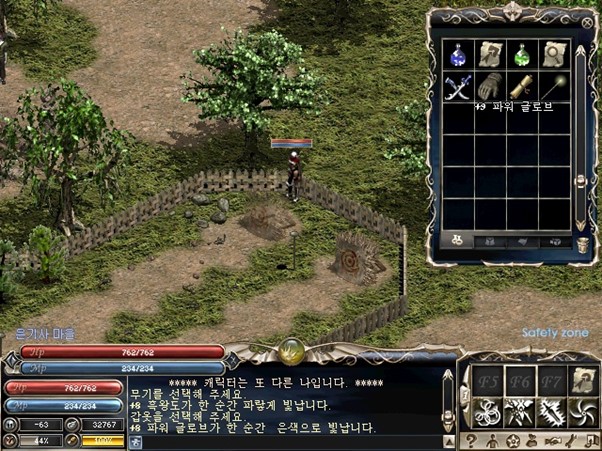The height and width of the screenshot is (451, 602).
Task: Select the blue potion in inventory
Action: click(457, 54)
